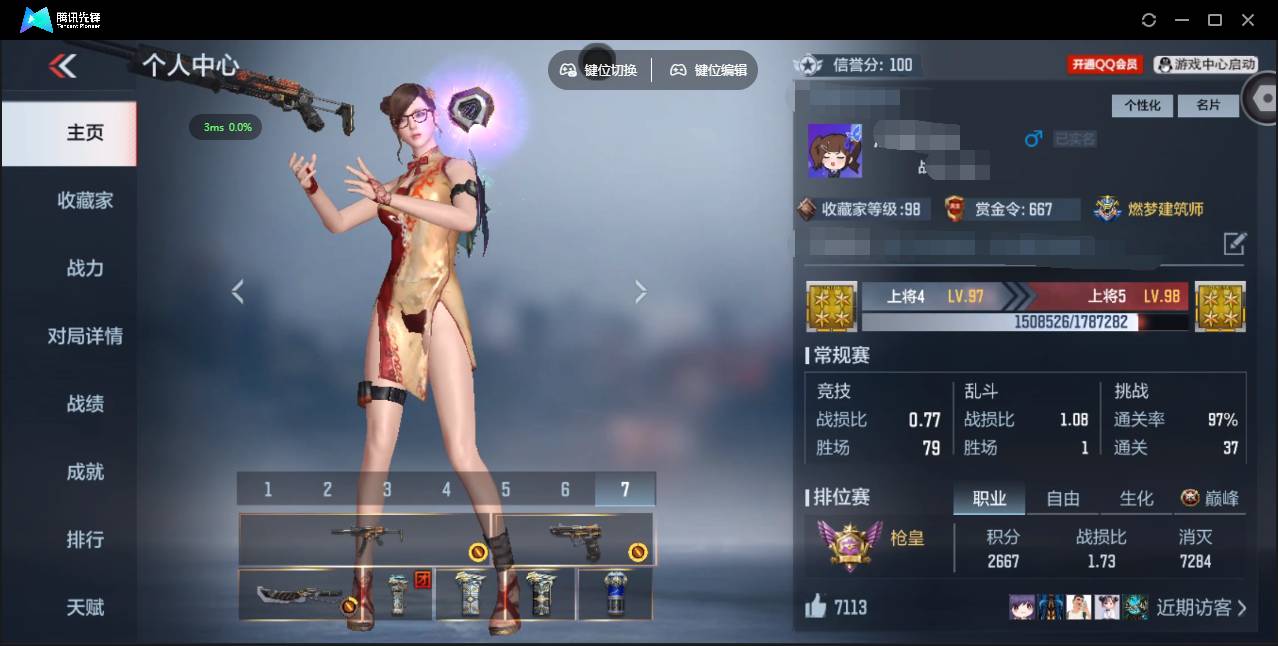Select the 生化 ranked tab

(x=1136, y=498)
